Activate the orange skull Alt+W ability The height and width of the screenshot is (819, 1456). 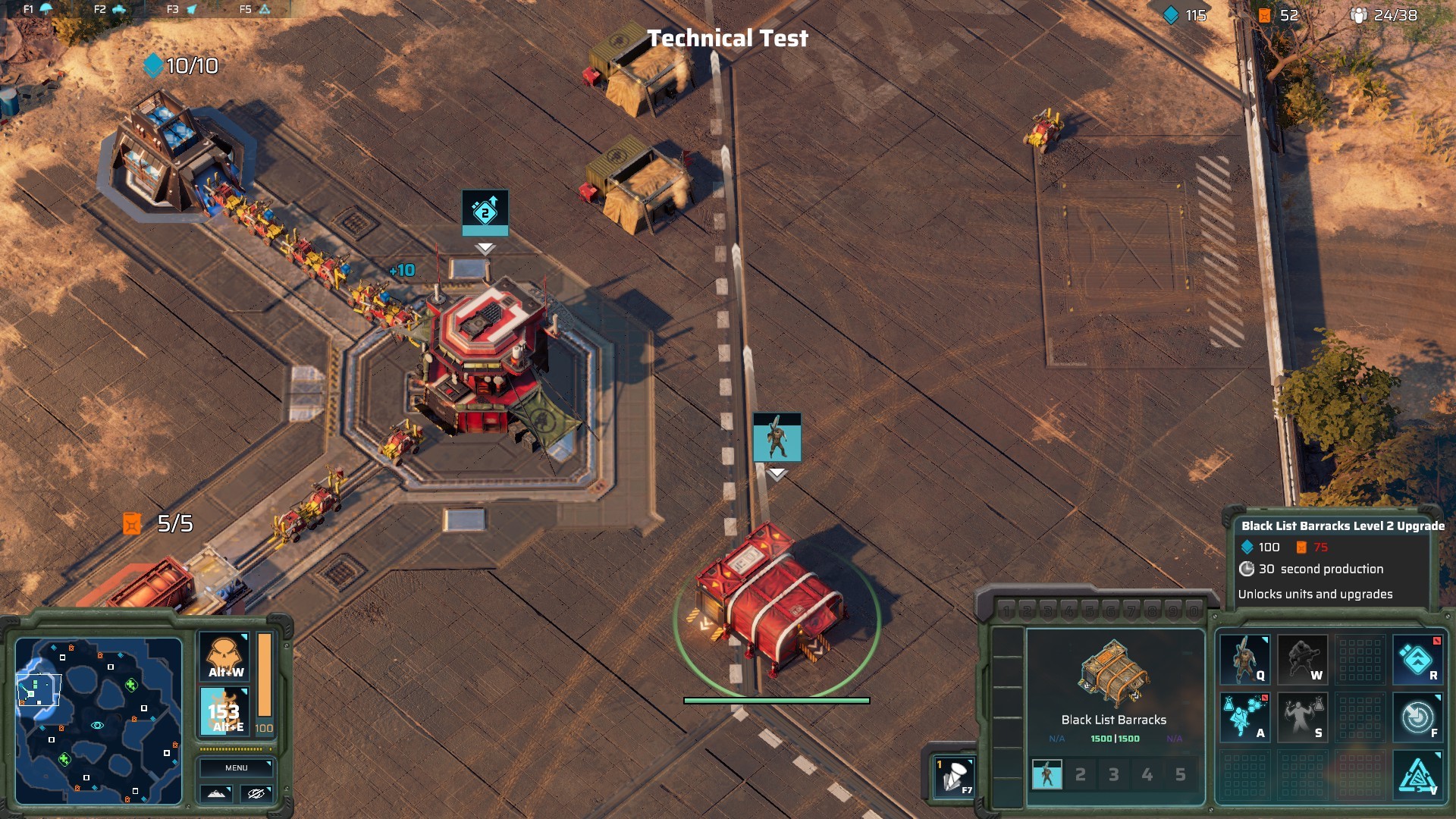click(x=225, y=657)
